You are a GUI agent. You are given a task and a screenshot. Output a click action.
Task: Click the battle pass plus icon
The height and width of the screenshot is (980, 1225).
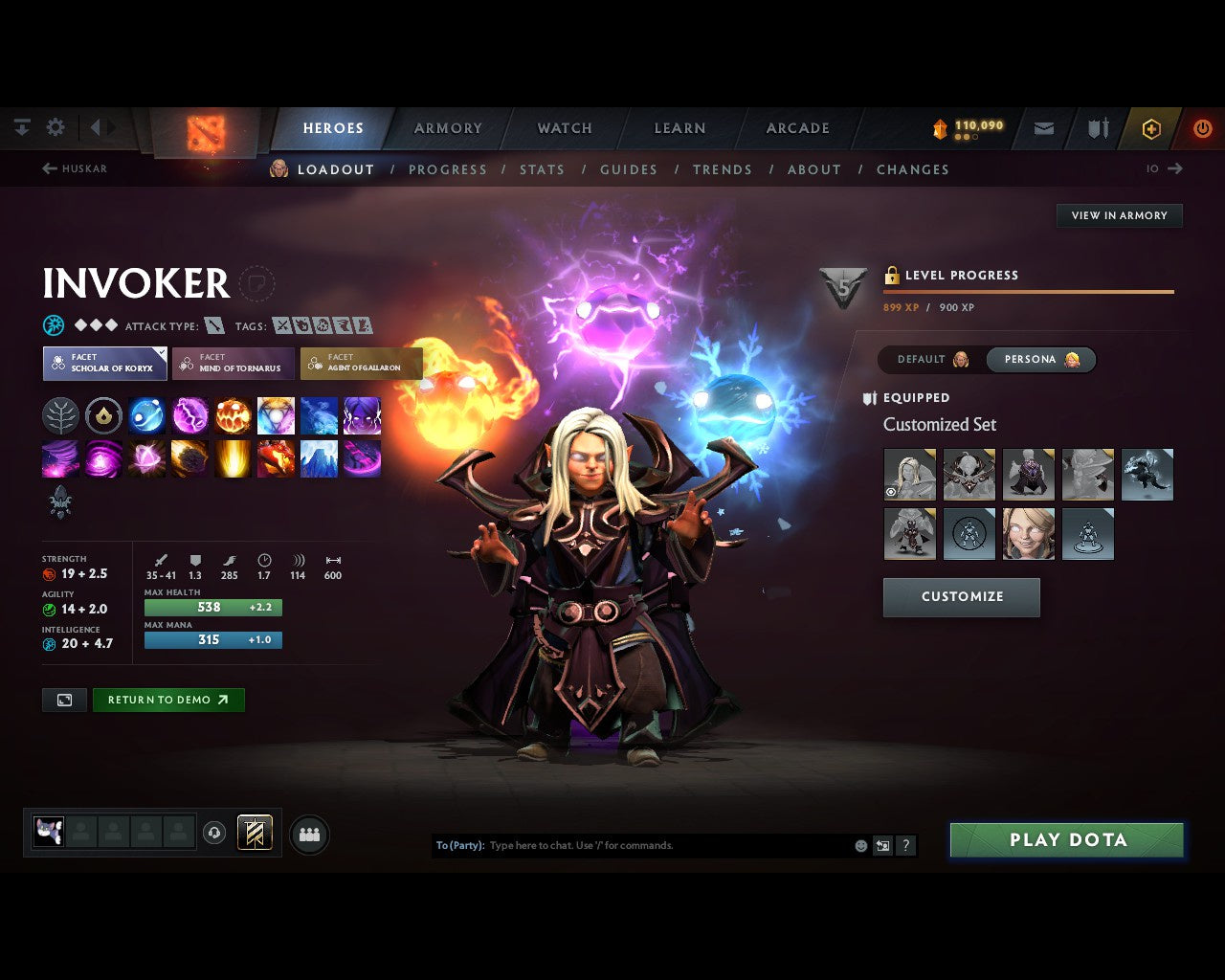tap(1151, 127)
